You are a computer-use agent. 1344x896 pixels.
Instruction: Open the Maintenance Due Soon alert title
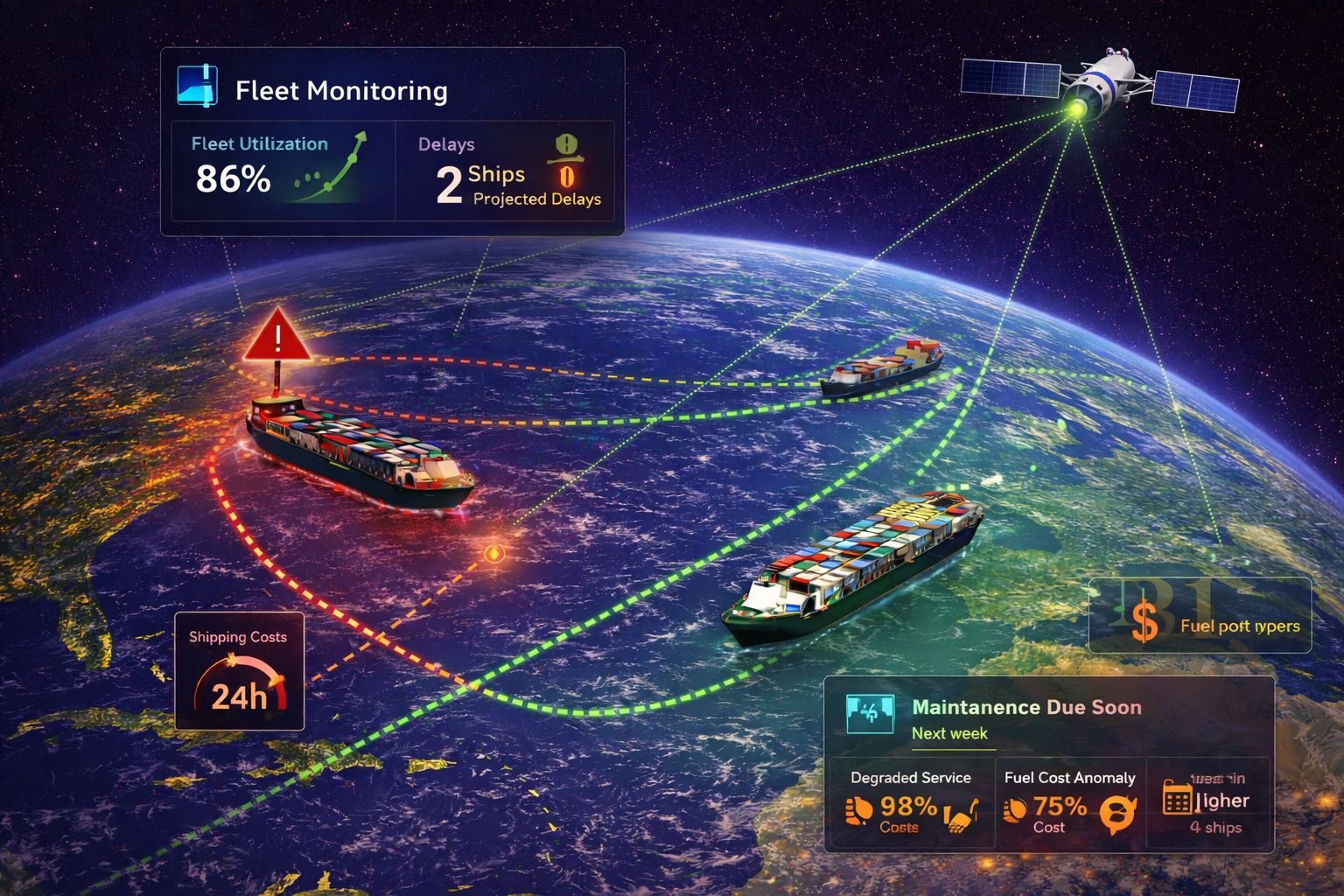click(x=1026, y=707)
